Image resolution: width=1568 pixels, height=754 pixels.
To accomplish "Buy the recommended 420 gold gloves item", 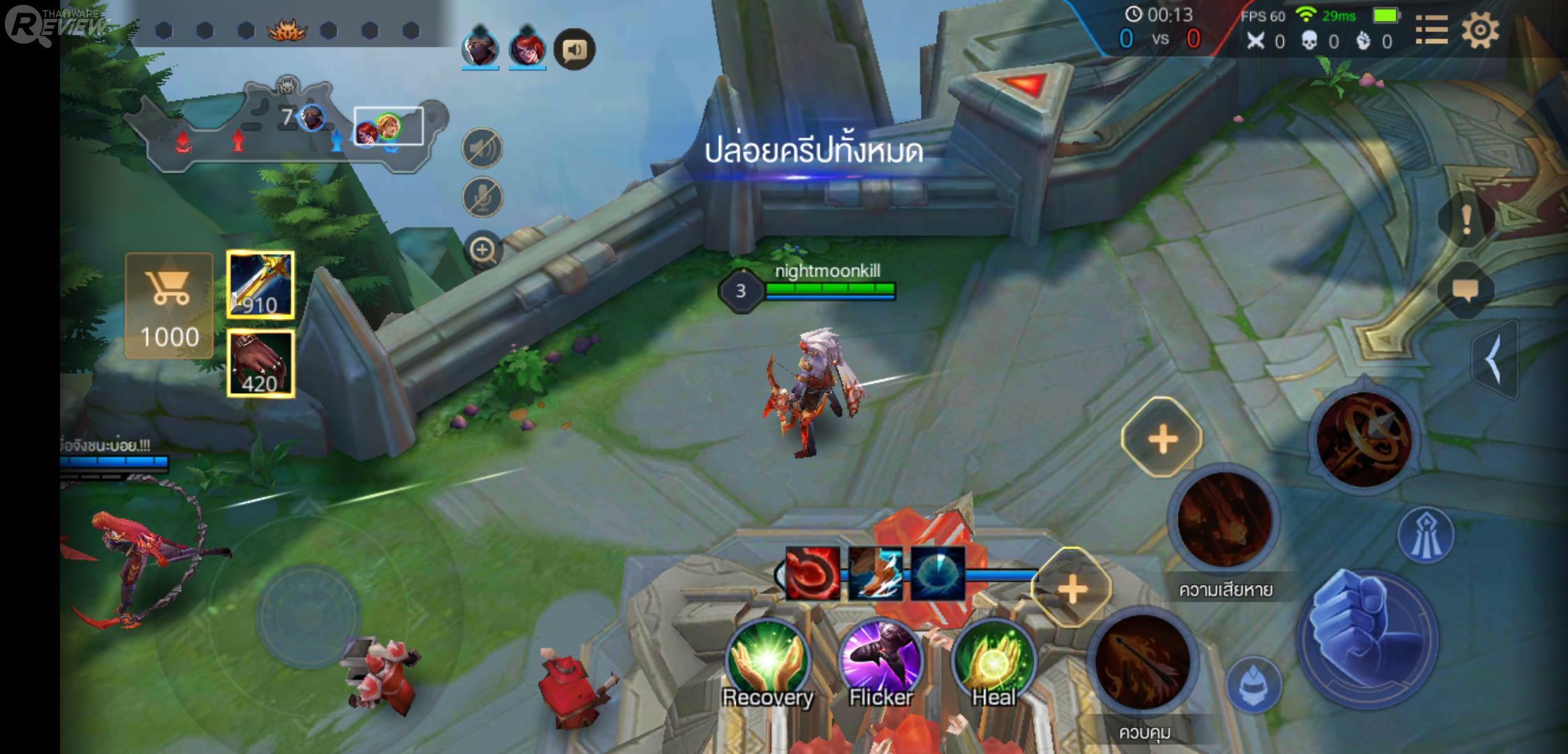I will pyautogui.click(x=260, y=363).
